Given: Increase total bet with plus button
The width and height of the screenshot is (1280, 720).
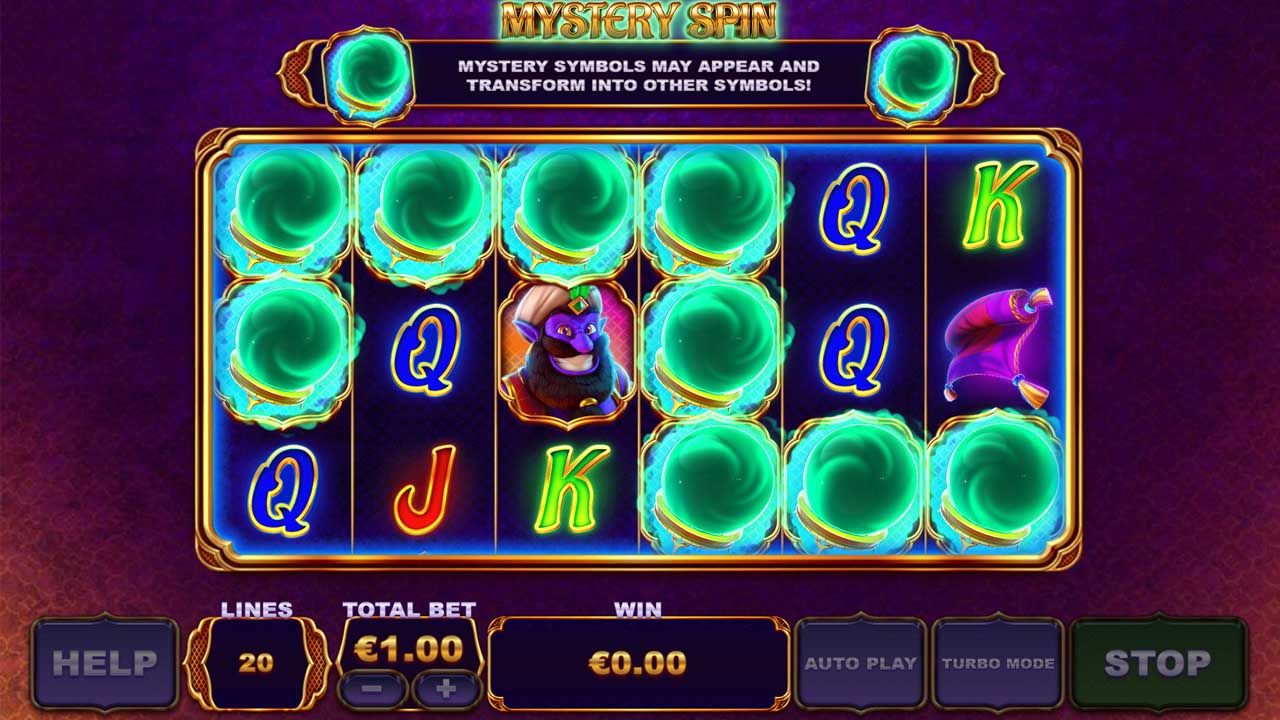Looking at the screenshot, I should [446, 689].
